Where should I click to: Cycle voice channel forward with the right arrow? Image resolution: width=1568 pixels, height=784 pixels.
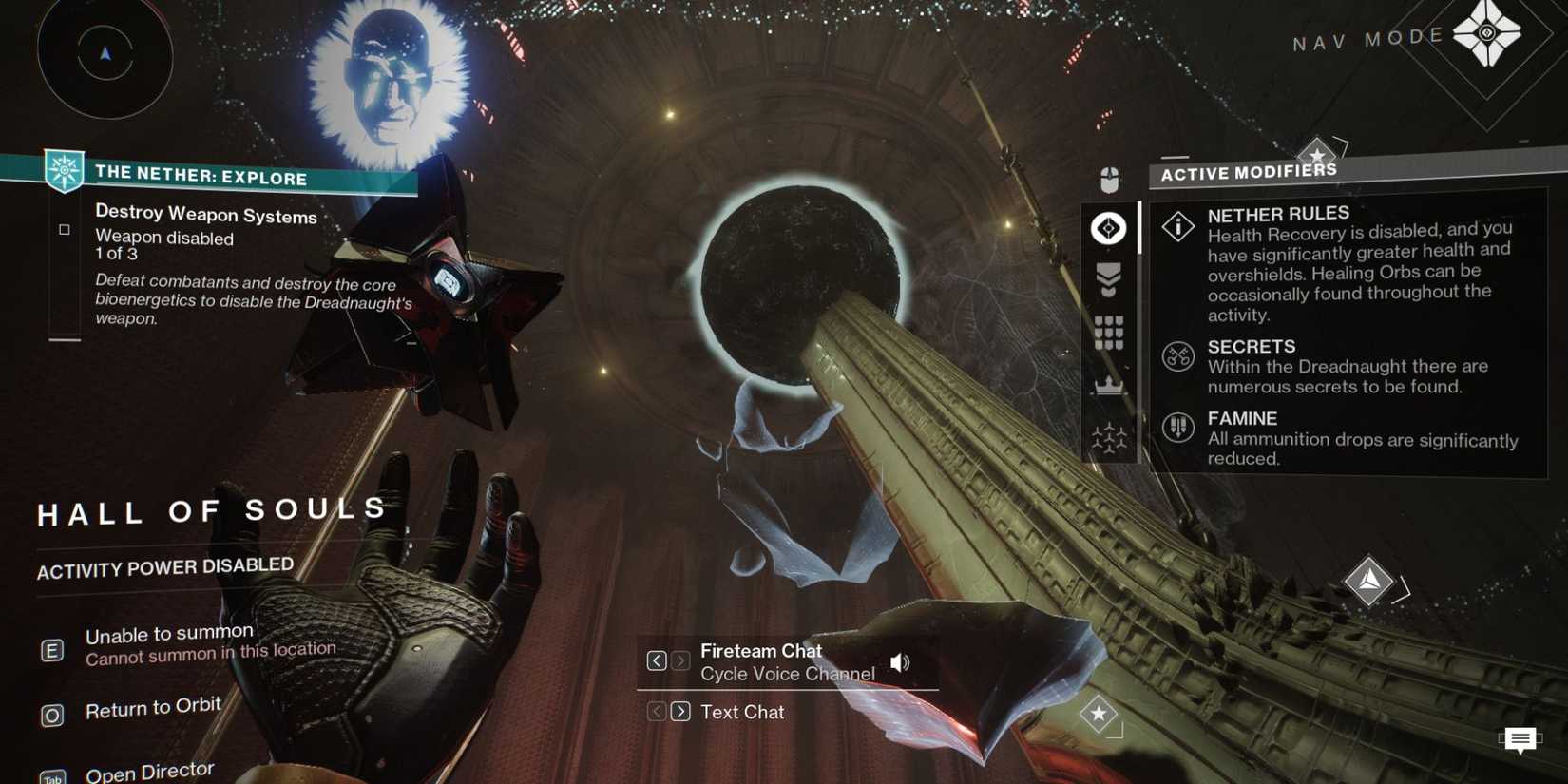[x=680, y=660]
